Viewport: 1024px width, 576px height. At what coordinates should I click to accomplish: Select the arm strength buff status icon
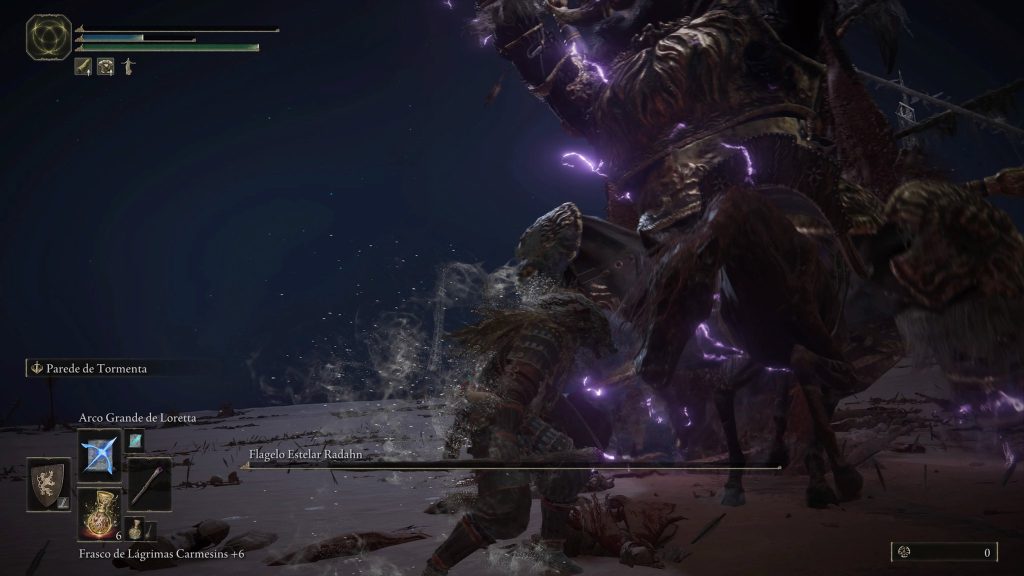pyautogui.click(x=83, y=67)
